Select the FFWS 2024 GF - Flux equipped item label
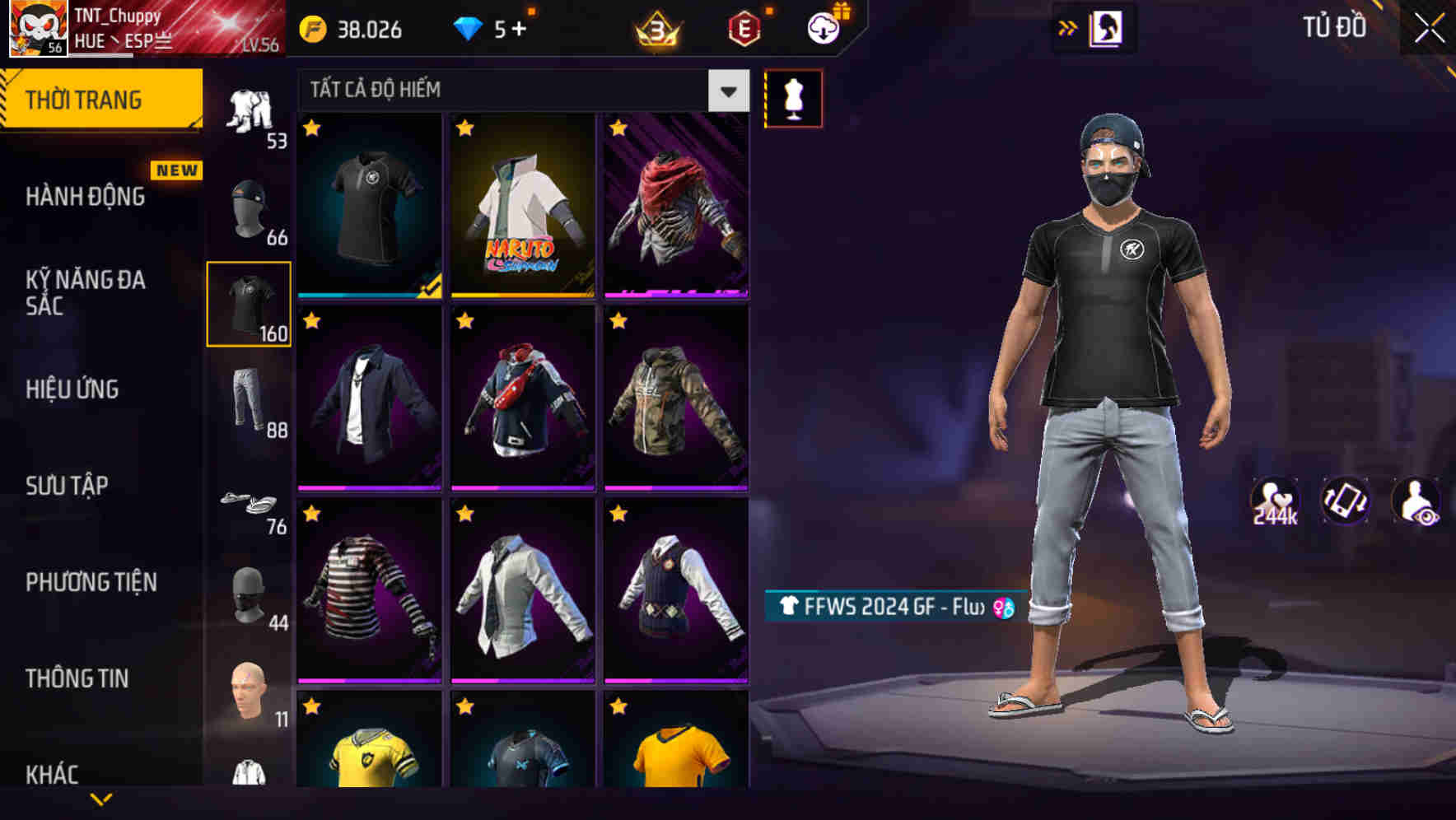This screenshot has height=820, width=1456. (889, 608)
